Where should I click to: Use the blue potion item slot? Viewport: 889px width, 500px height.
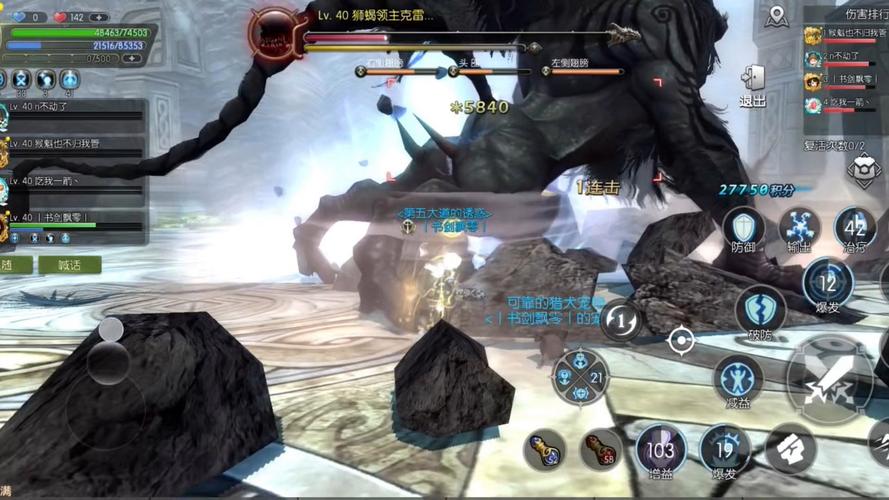(x=544, y=450)
